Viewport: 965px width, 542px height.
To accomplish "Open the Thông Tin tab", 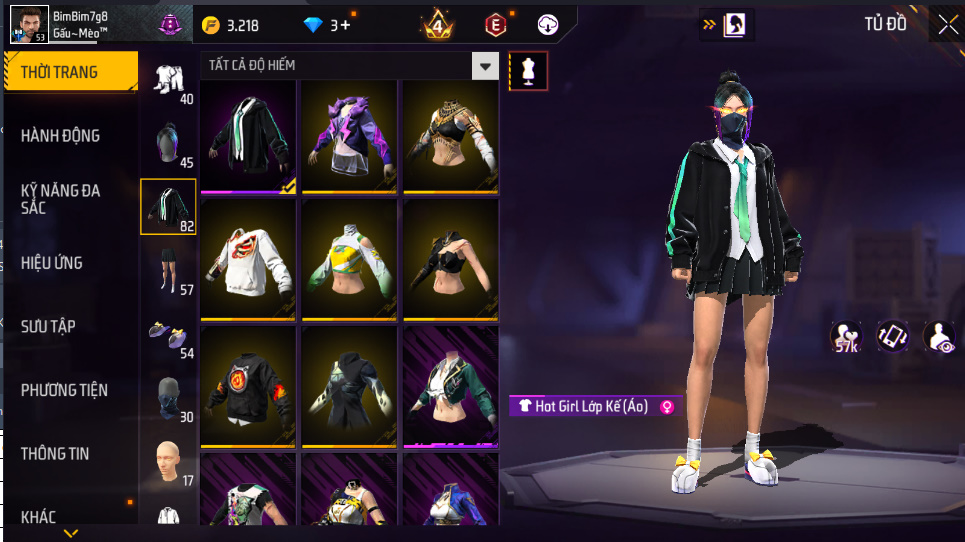I will (55, 454).
